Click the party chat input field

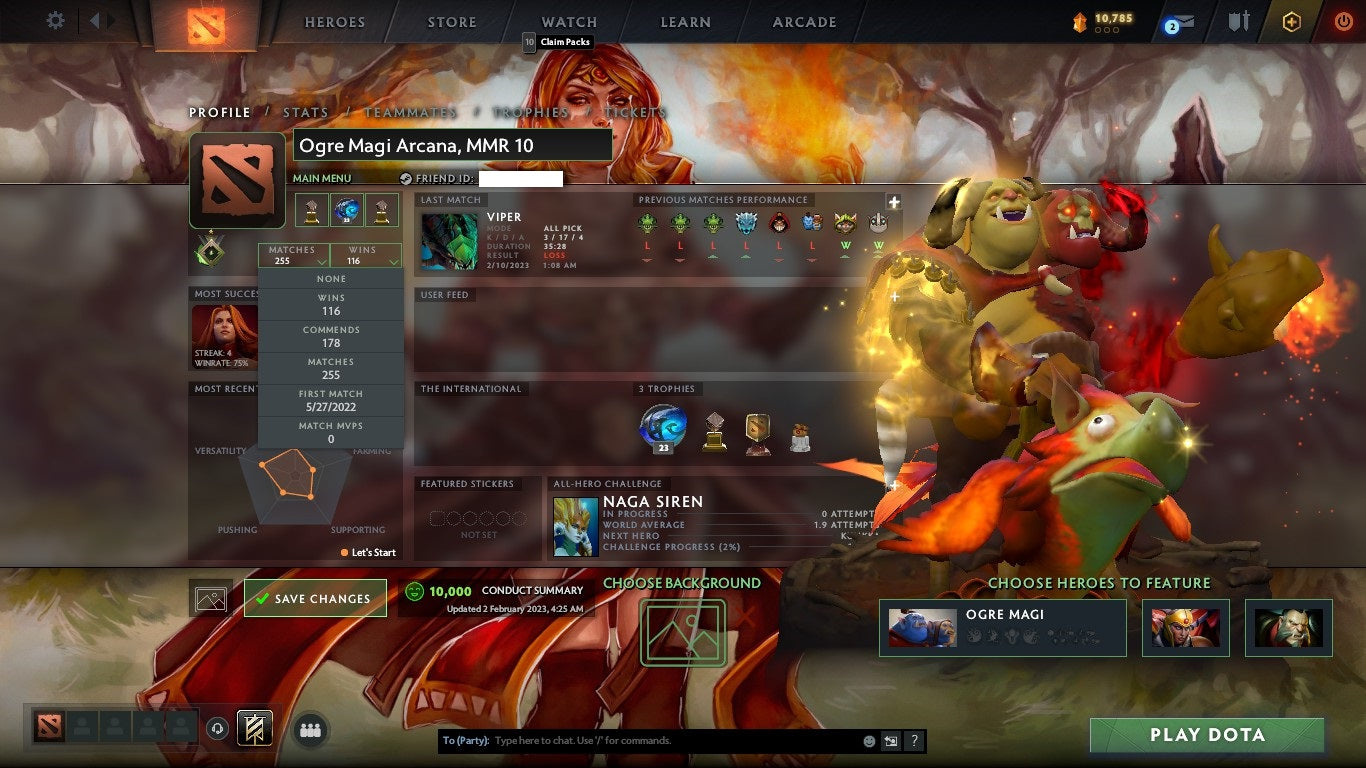650,741
